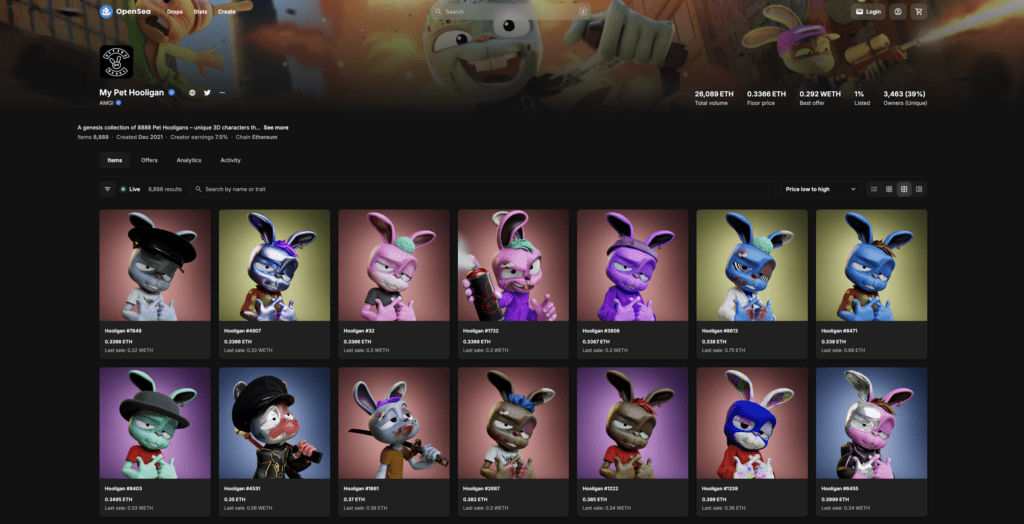
Task: Open the Hooligan #8613 listing card
Action: pos(752,283)
